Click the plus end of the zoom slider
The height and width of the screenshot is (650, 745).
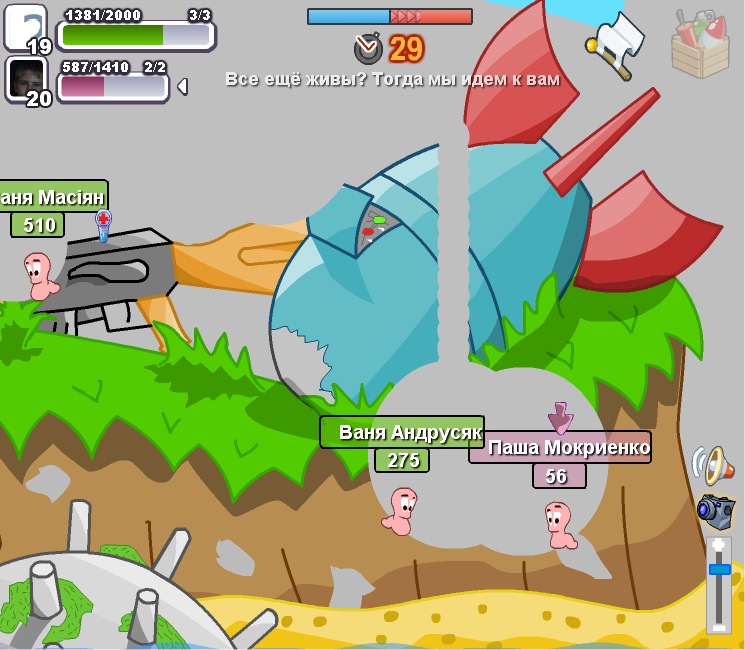pos(719,545)
